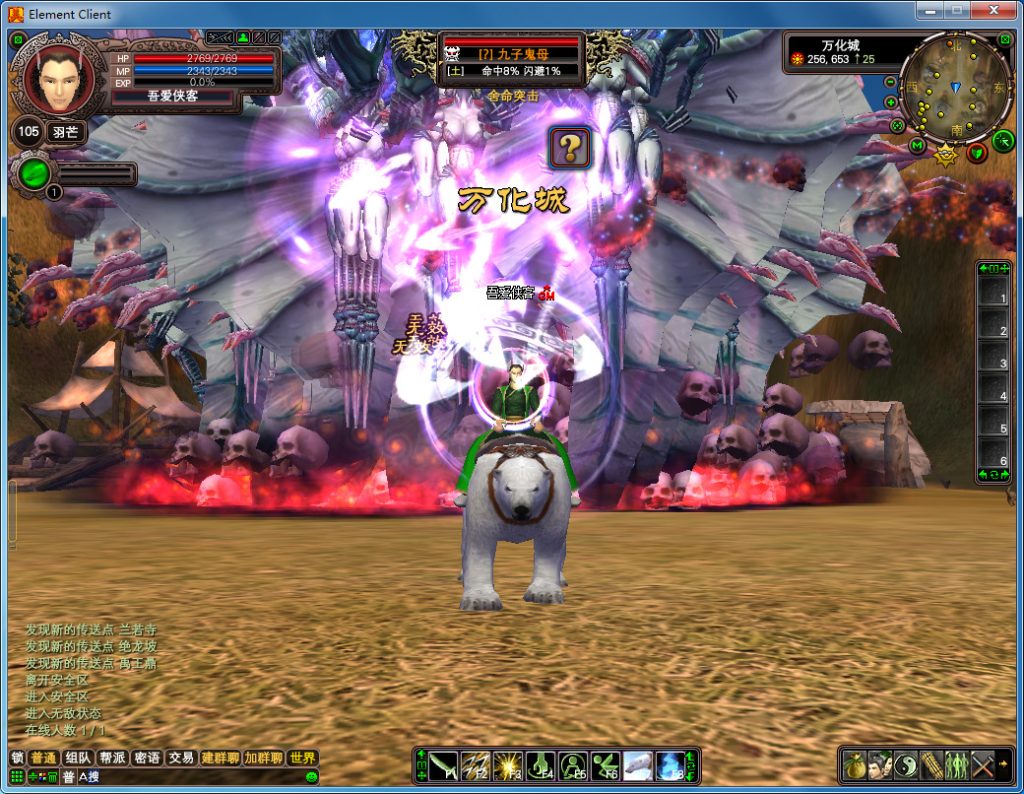Click the sun face icon below minimap
The width and height of the screenshot is (1024, 794).
pyautogui.click(x=945, y=153)
